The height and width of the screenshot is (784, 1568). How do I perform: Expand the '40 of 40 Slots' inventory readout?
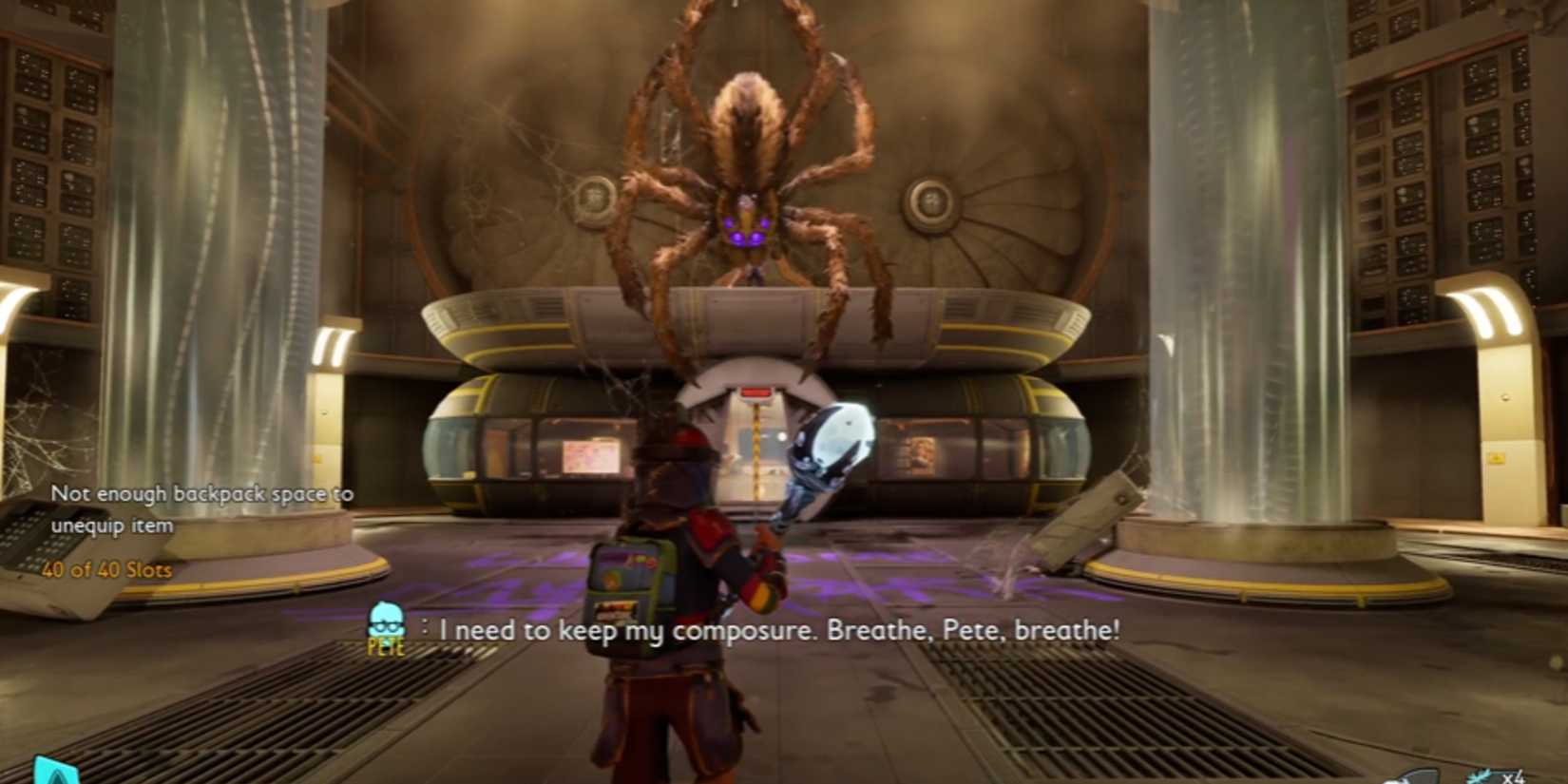click(107, 571)
